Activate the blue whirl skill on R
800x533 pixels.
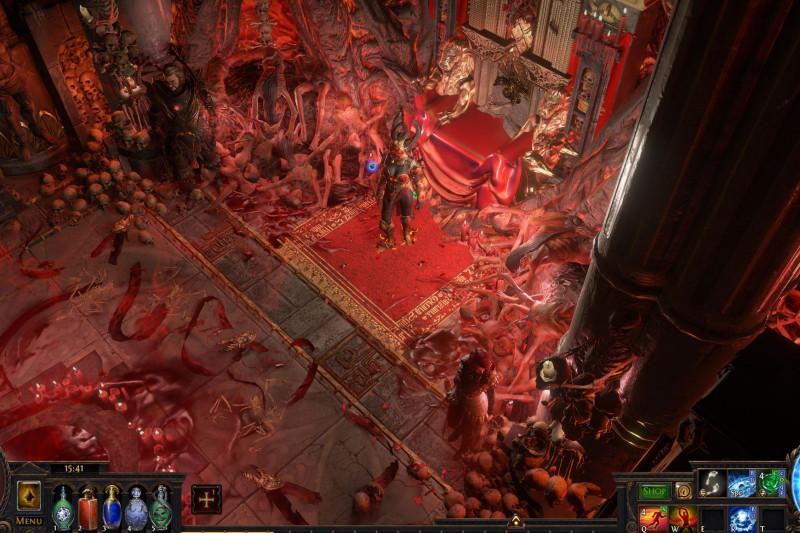pos(741,518)
